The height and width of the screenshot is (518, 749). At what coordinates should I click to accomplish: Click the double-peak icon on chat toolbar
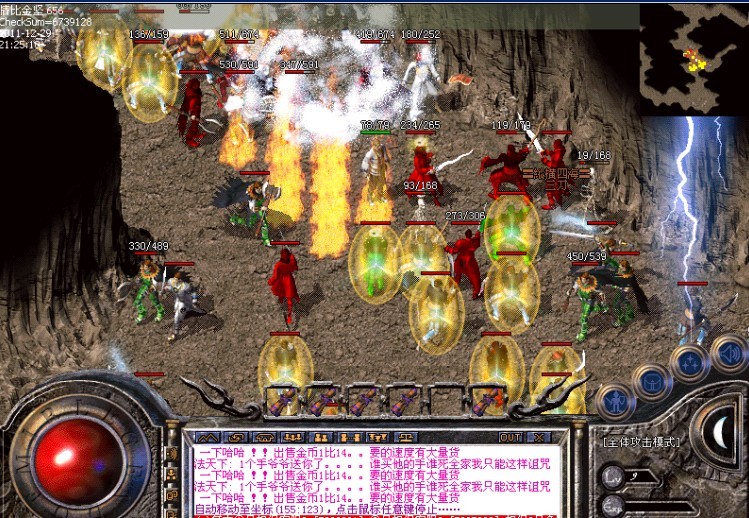pos(208,437)
